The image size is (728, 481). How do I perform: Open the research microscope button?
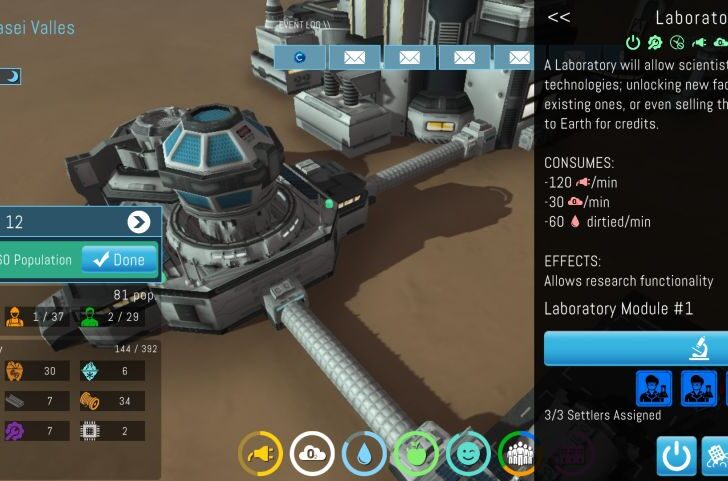click(x=636, y=349)
